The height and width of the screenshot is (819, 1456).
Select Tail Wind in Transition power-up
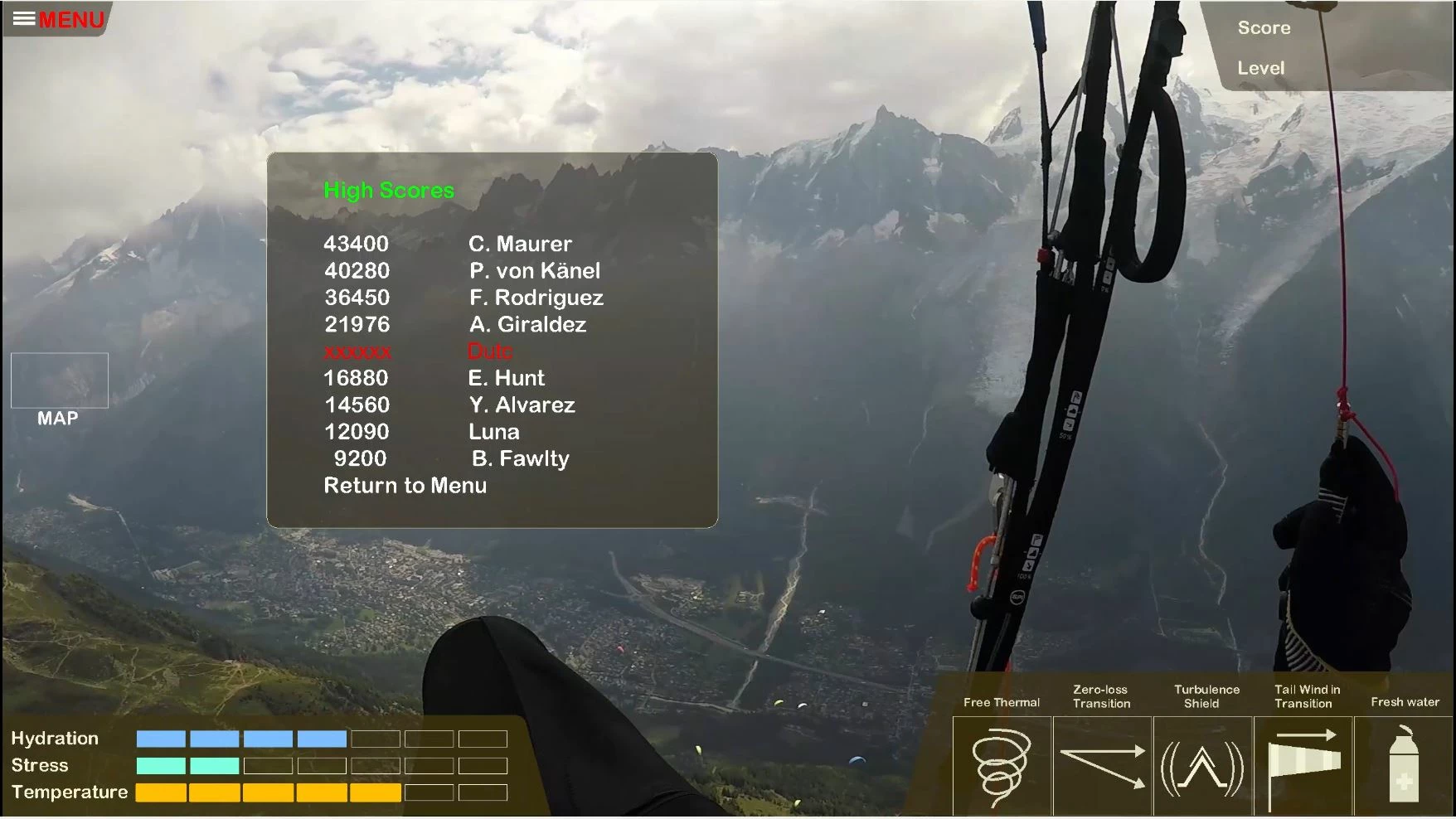click(1303, 765)
